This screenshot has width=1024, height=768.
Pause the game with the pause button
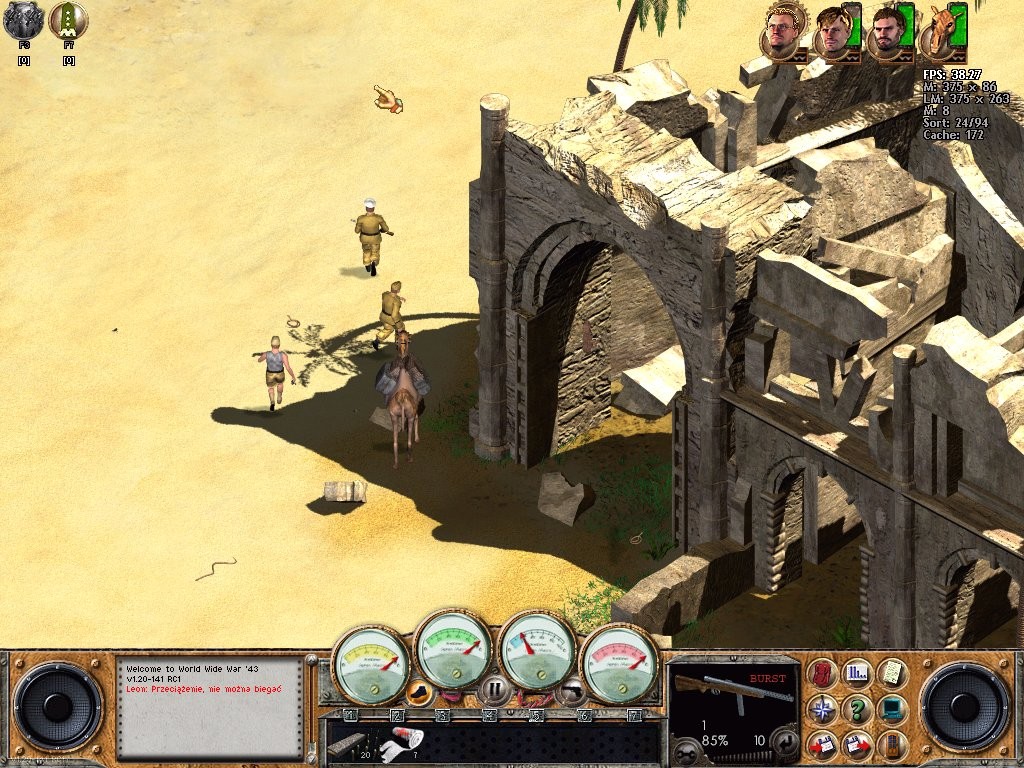point(493,688)
